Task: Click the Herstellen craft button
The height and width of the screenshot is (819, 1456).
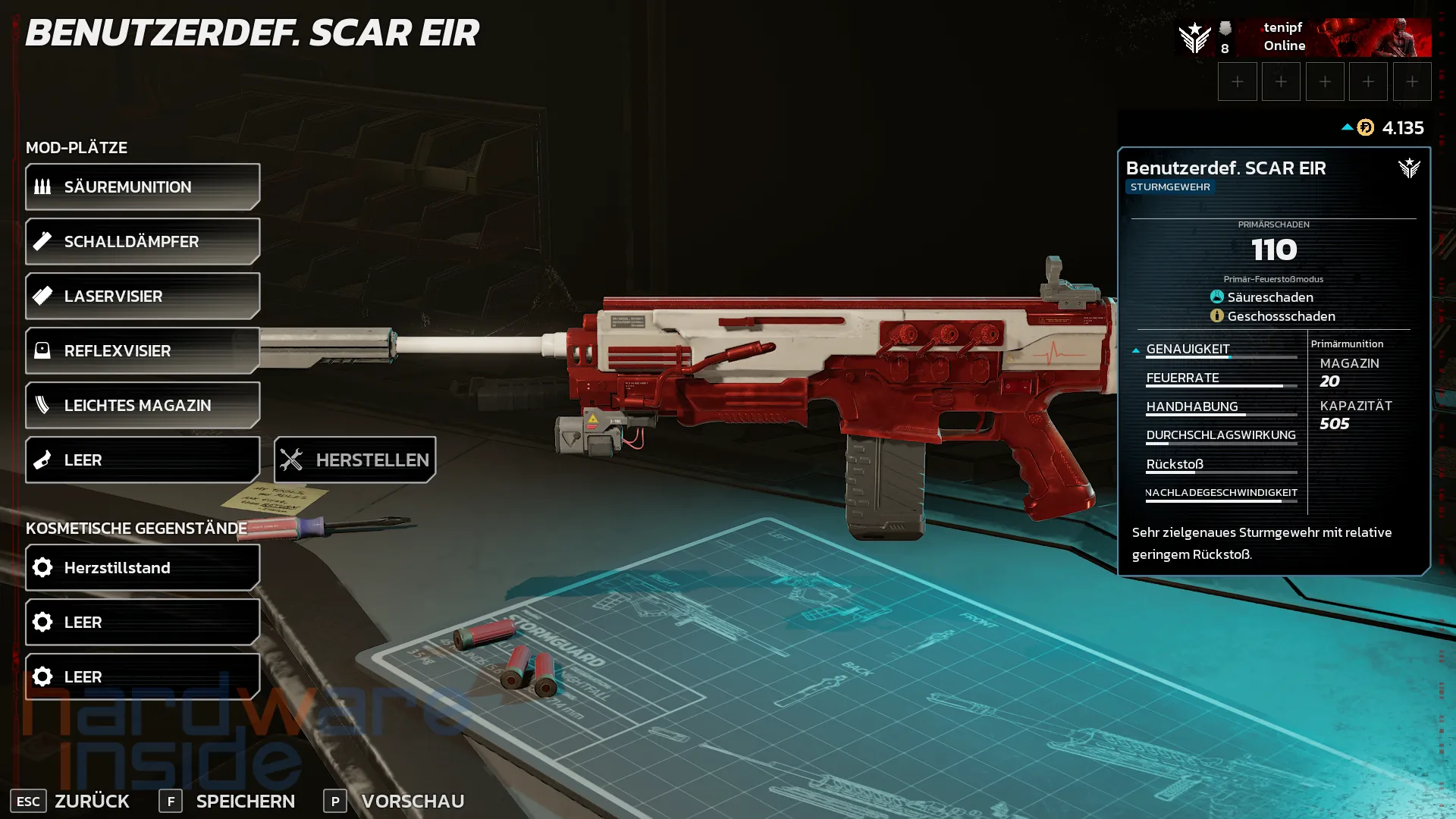Action: [x=355, y=460]
